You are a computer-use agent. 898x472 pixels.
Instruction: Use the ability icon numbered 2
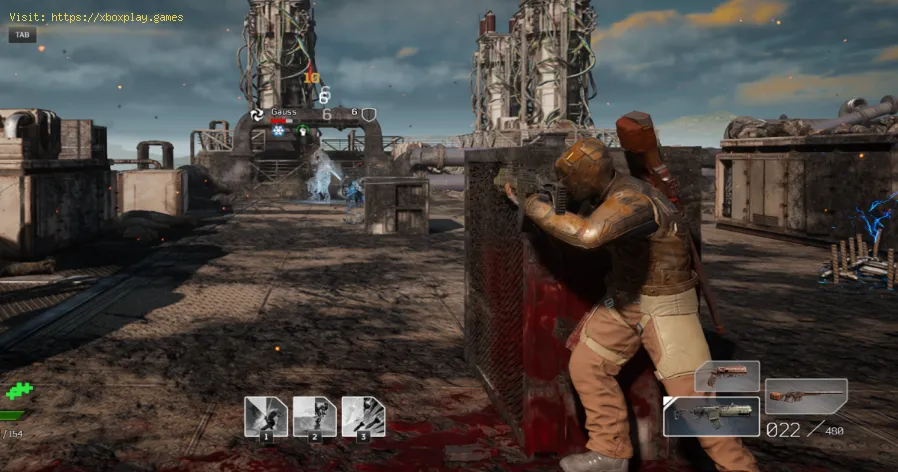tap(314, 416)
